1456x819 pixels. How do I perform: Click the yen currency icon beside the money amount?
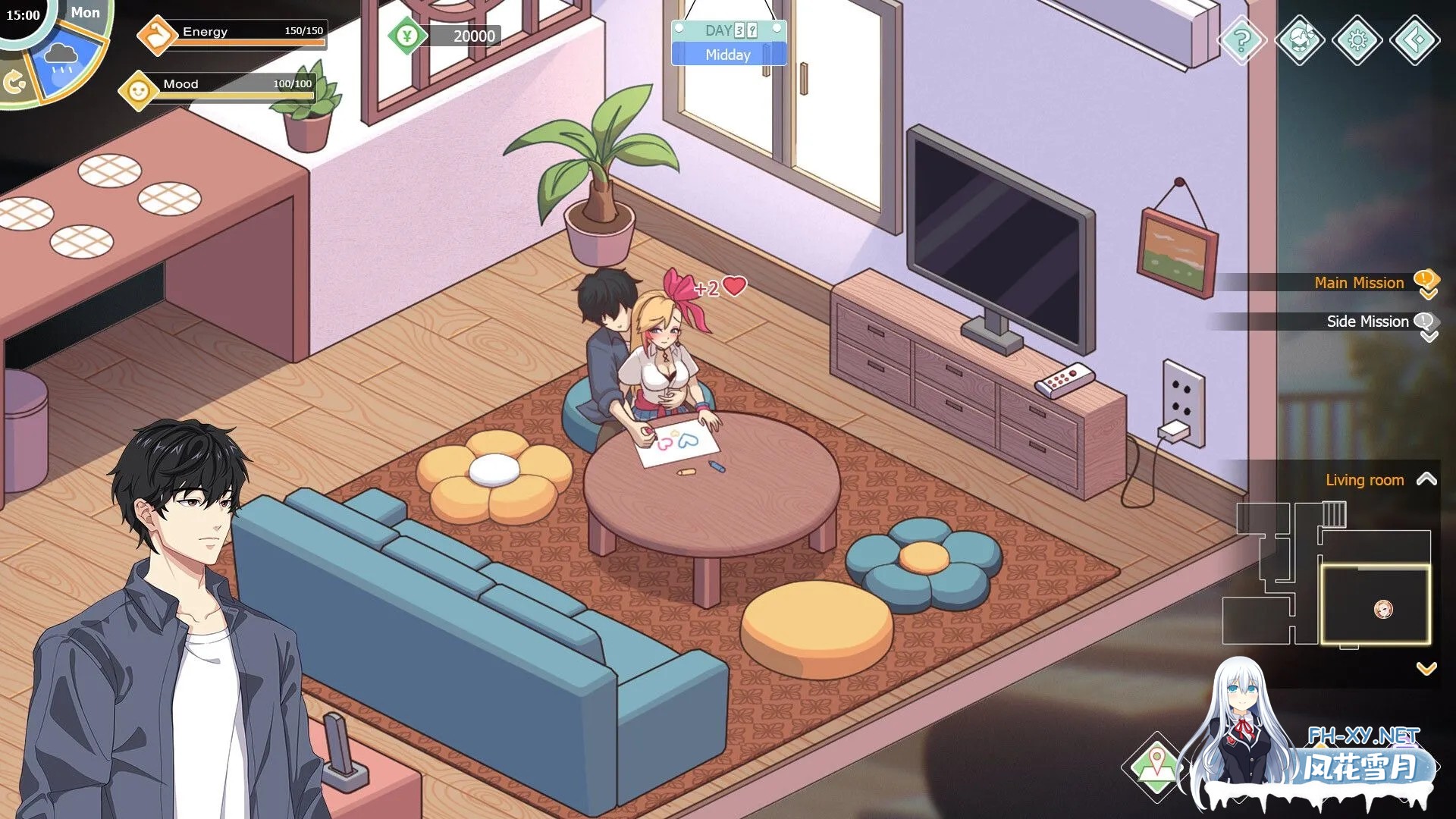[x=408, y=35]
